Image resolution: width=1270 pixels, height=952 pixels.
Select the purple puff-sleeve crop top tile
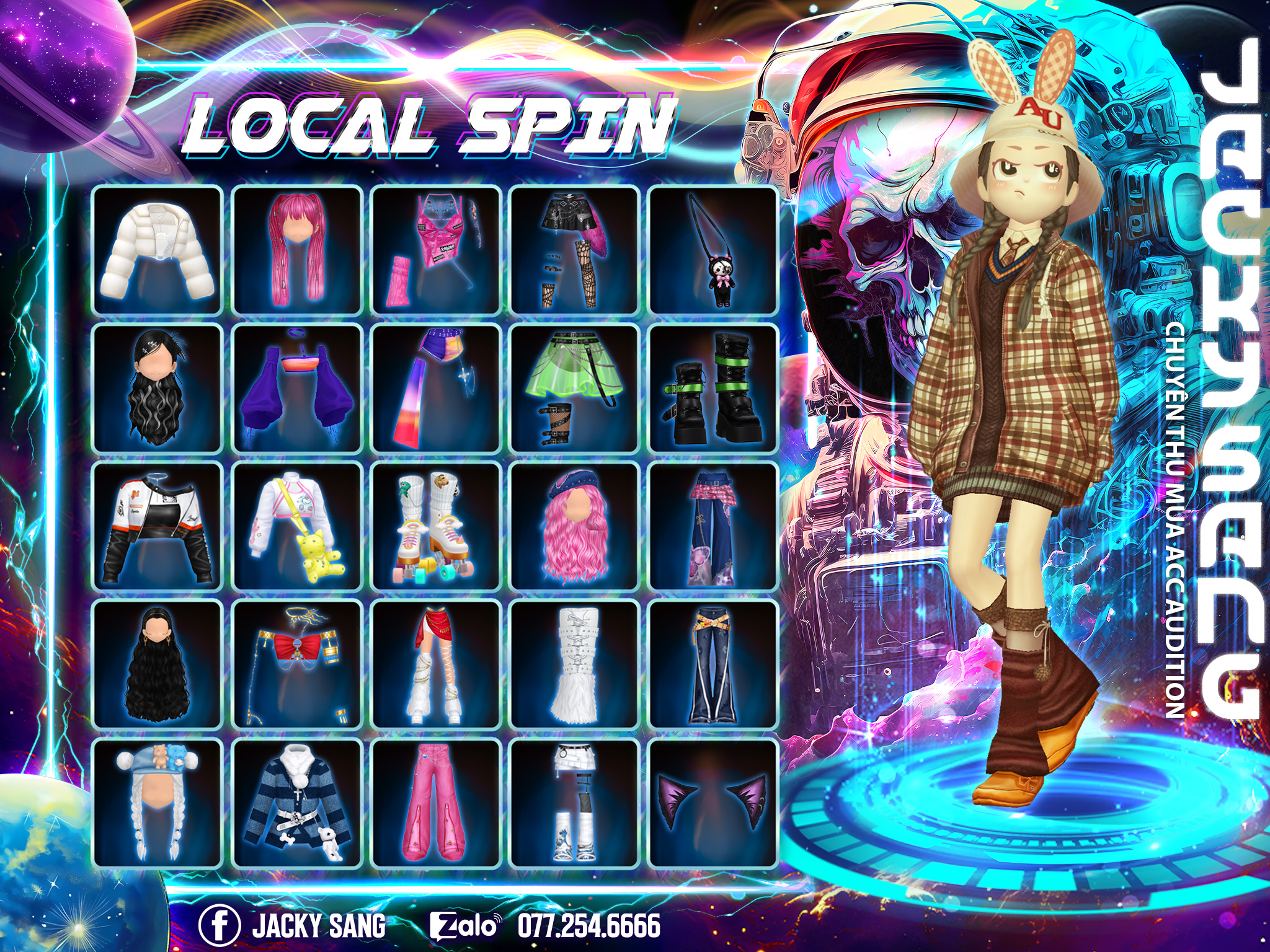(296, 389)
